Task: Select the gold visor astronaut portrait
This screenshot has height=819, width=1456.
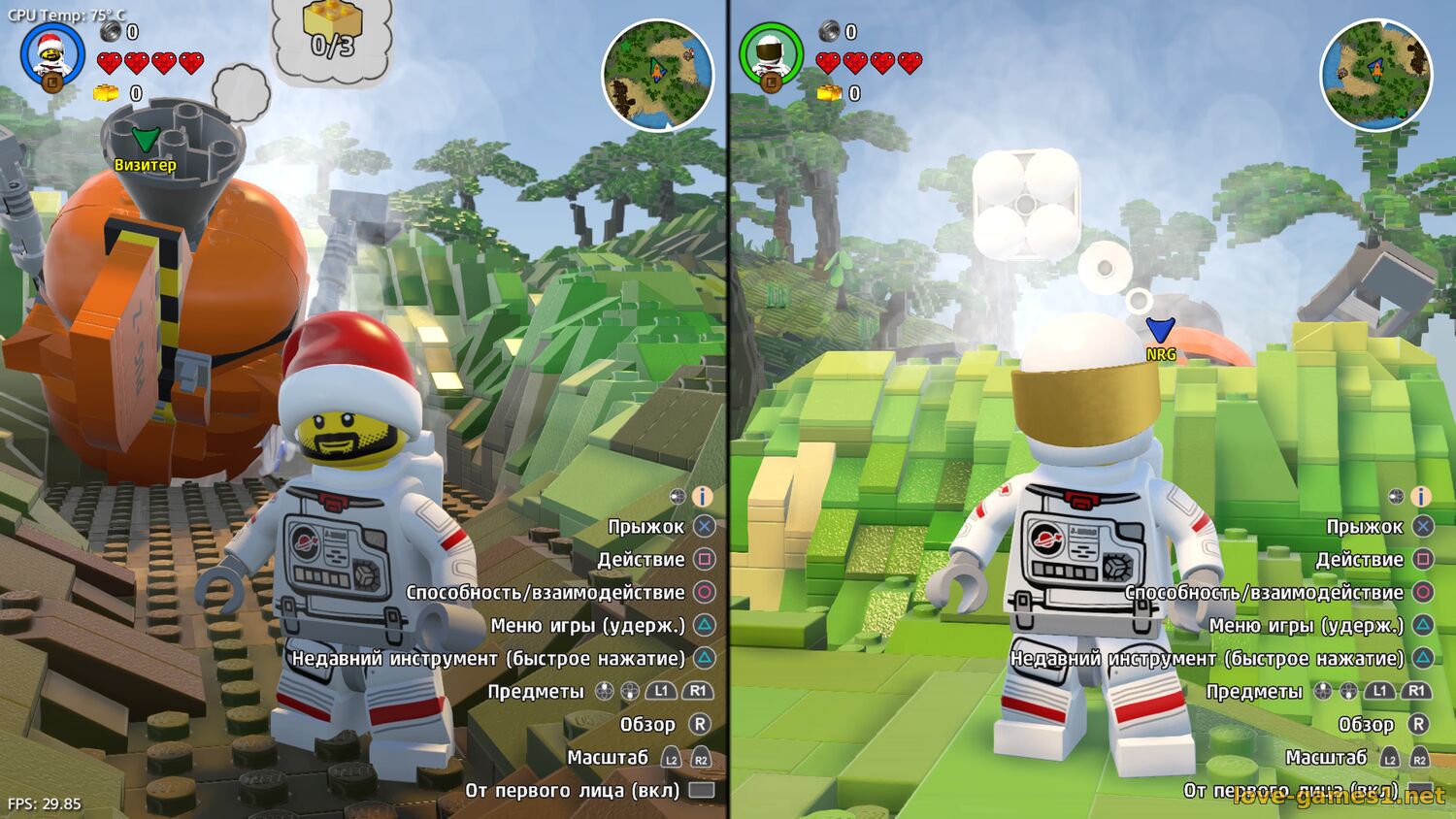Action: point(771,55)
